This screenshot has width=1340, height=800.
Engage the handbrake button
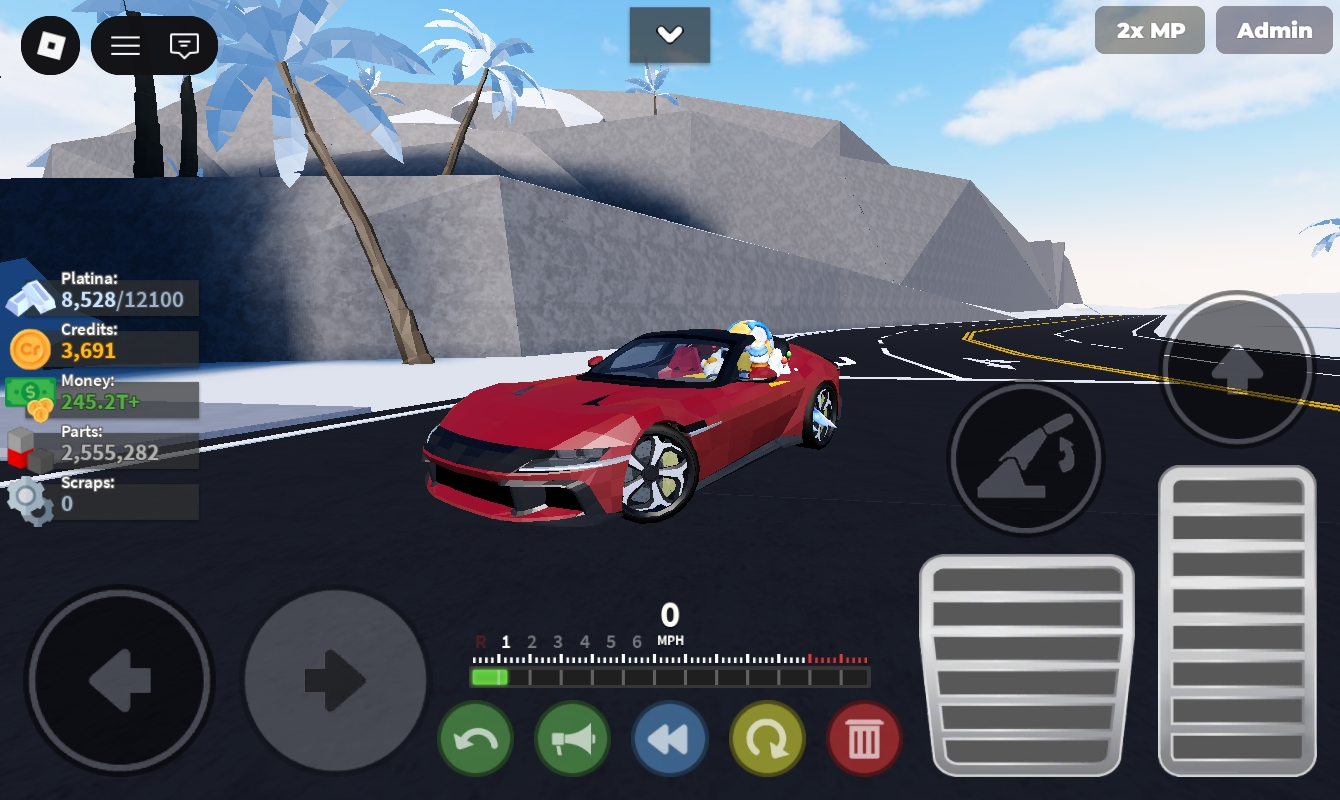click(x=1025, y=459)
